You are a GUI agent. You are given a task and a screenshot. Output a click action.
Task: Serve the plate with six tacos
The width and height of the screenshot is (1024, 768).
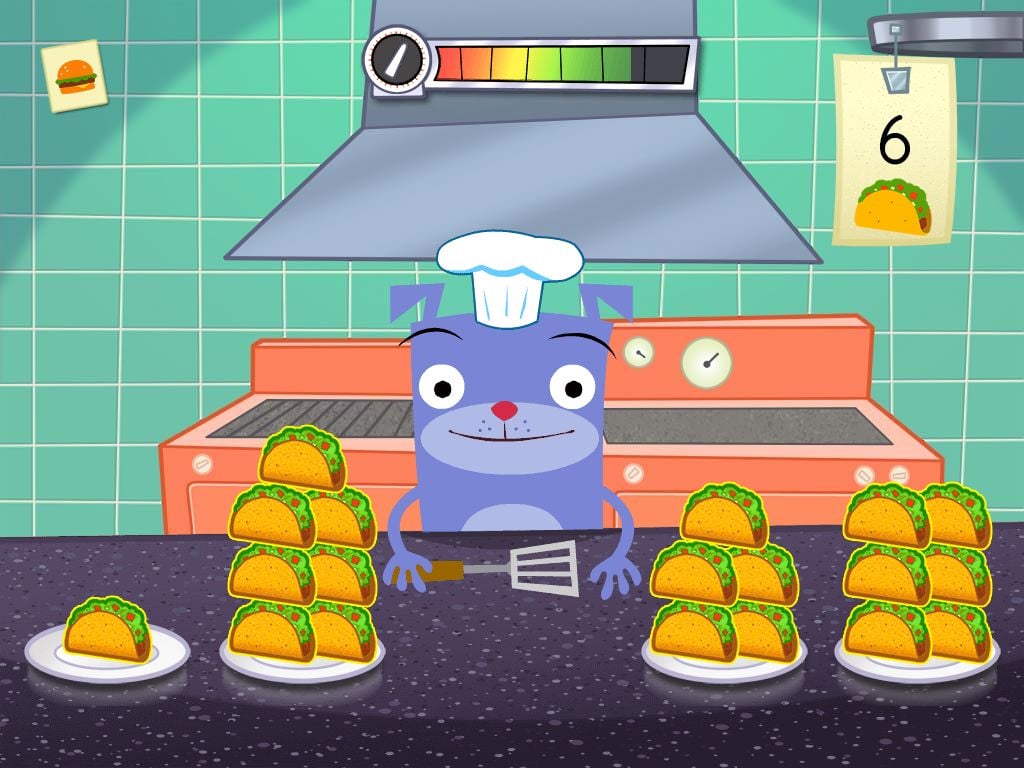[916, 585]
